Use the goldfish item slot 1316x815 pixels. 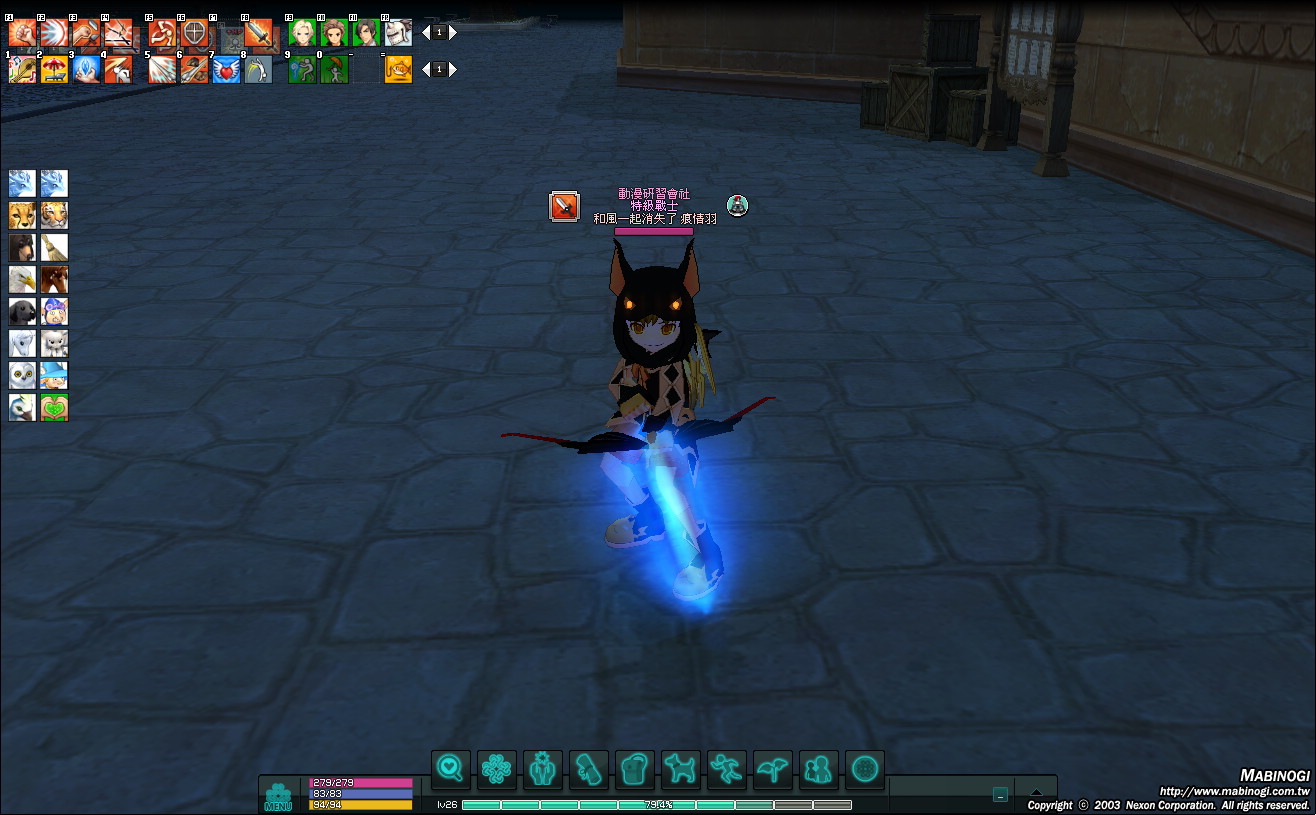click(x=398, y=69)
